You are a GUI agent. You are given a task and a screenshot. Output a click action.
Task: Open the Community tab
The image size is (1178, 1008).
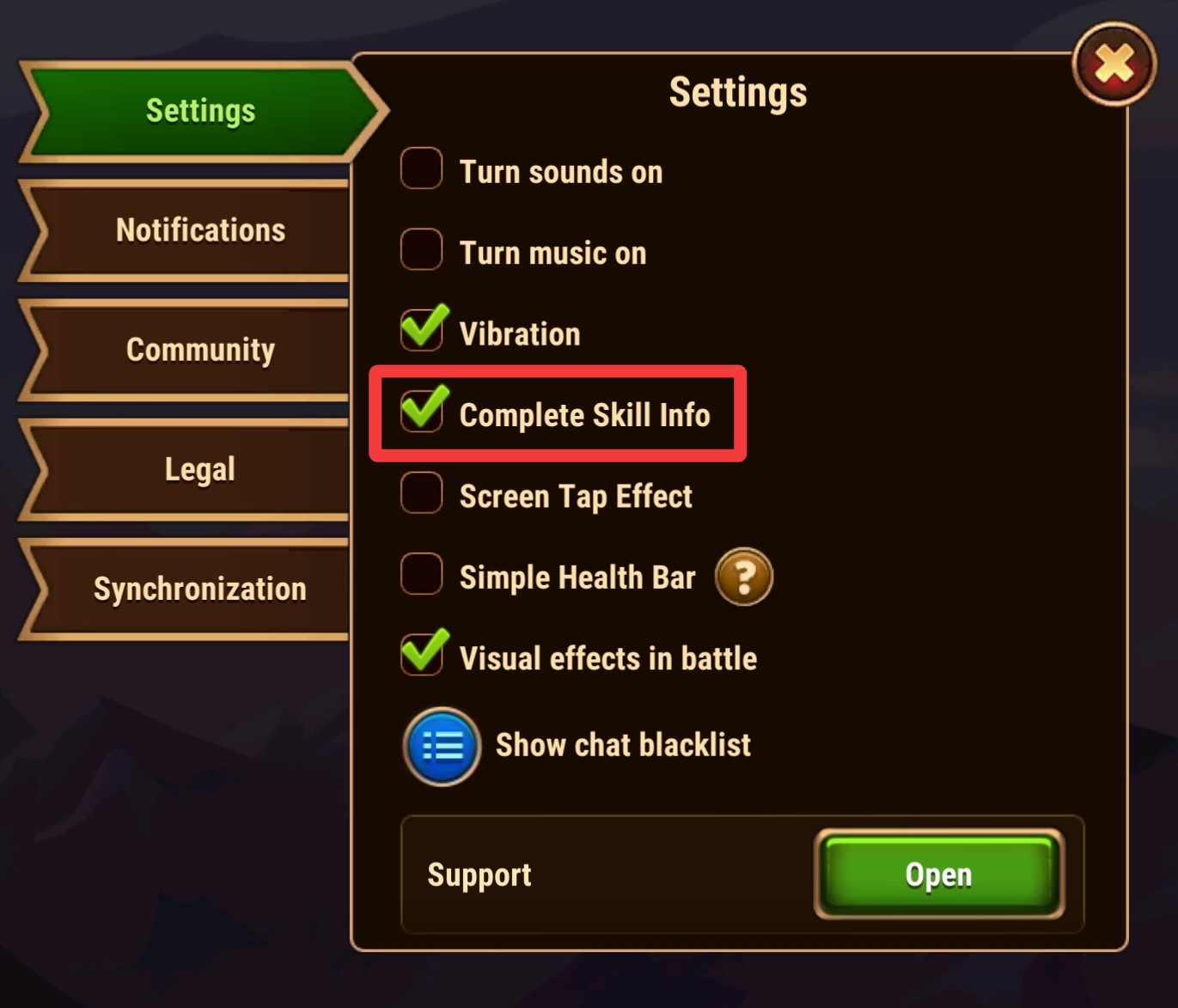click(199, 349)
